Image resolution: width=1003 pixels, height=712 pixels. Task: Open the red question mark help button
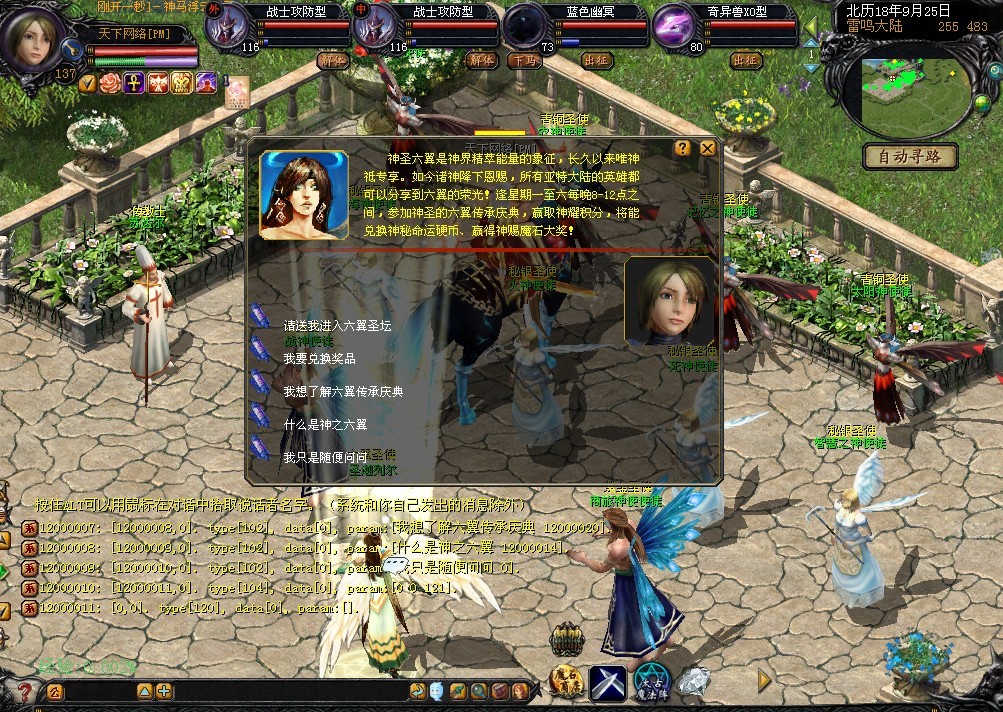click(25, 691)
